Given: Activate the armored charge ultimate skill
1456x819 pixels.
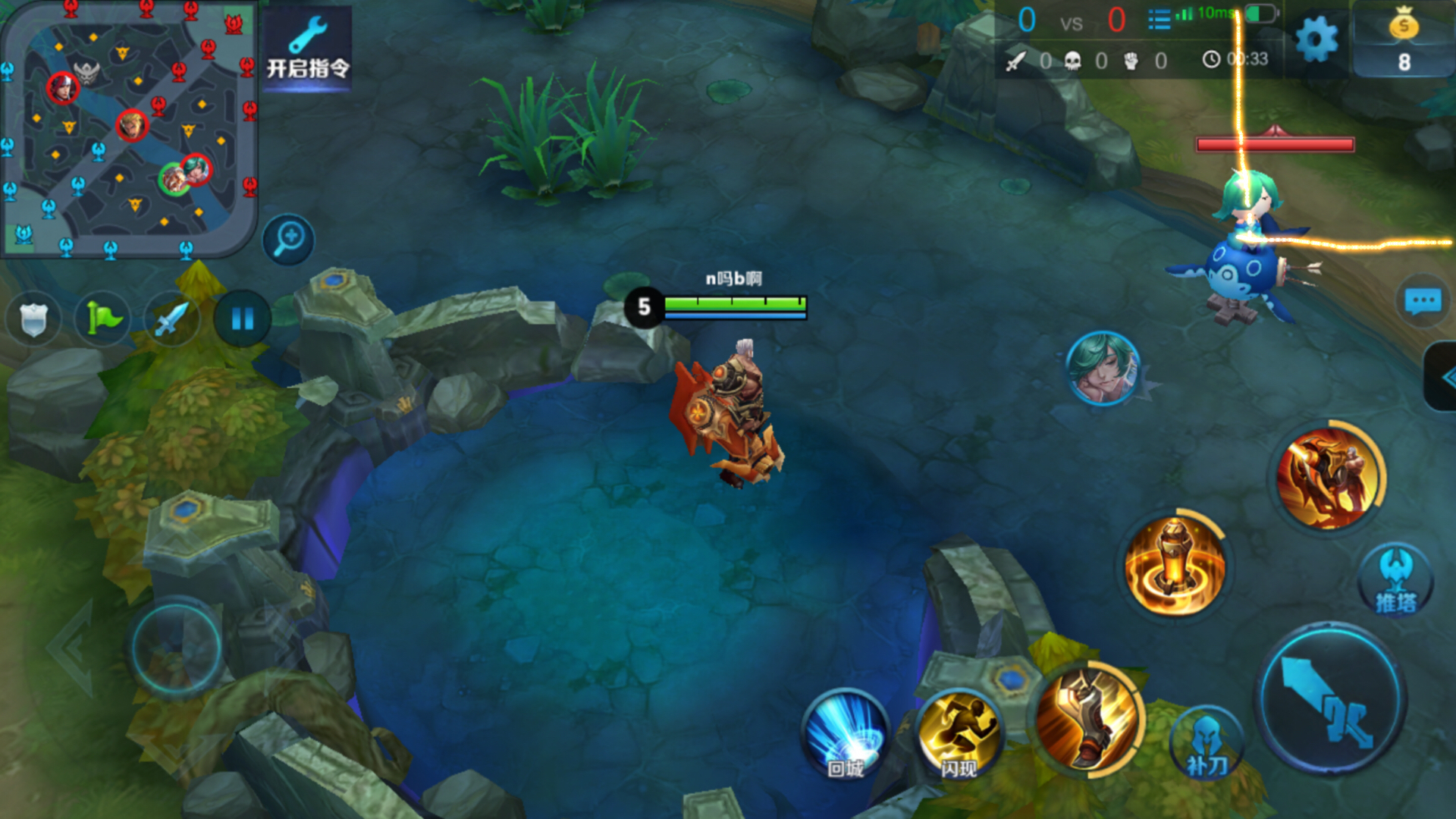Looking at the screenshot, I should 1329,478.
